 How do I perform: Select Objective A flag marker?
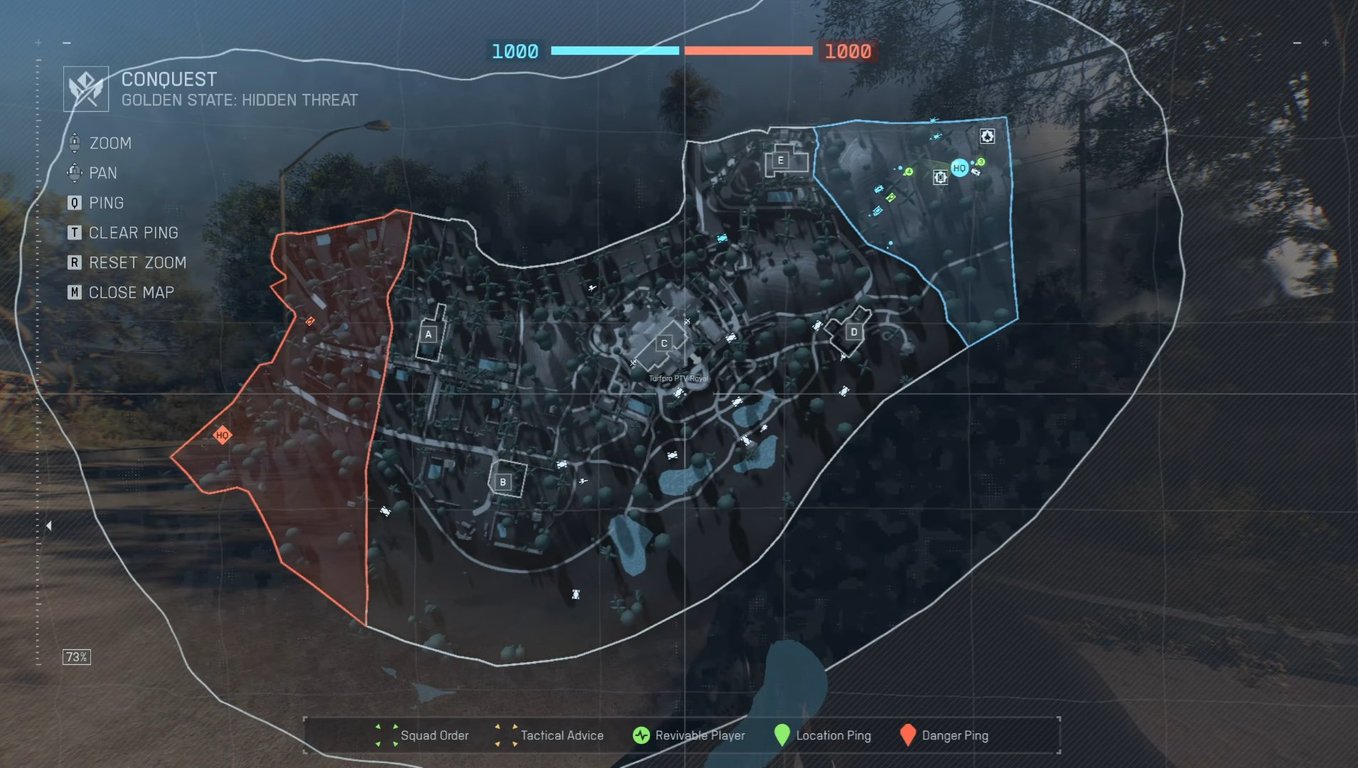coord(428,334)
